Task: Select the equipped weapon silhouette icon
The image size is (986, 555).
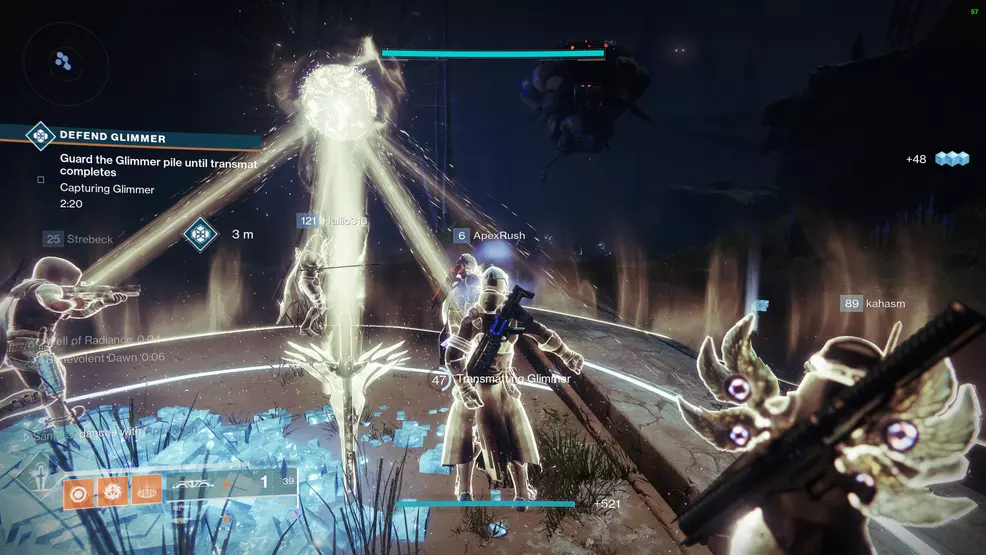Action: coord(192,484)
